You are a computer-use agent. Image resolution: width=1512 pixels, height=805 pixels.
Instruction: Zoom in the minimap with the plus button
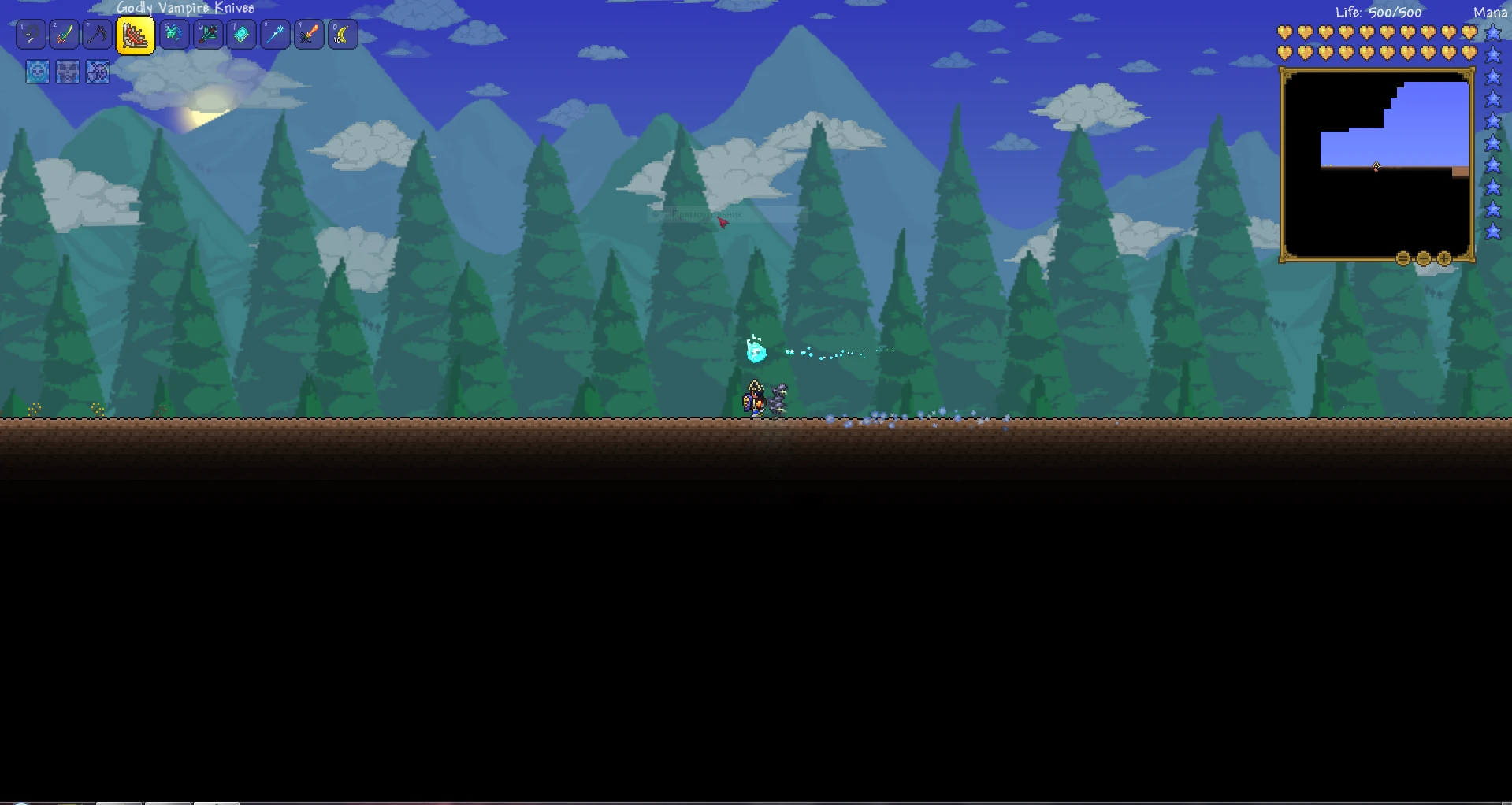(x=1443, y=257)
